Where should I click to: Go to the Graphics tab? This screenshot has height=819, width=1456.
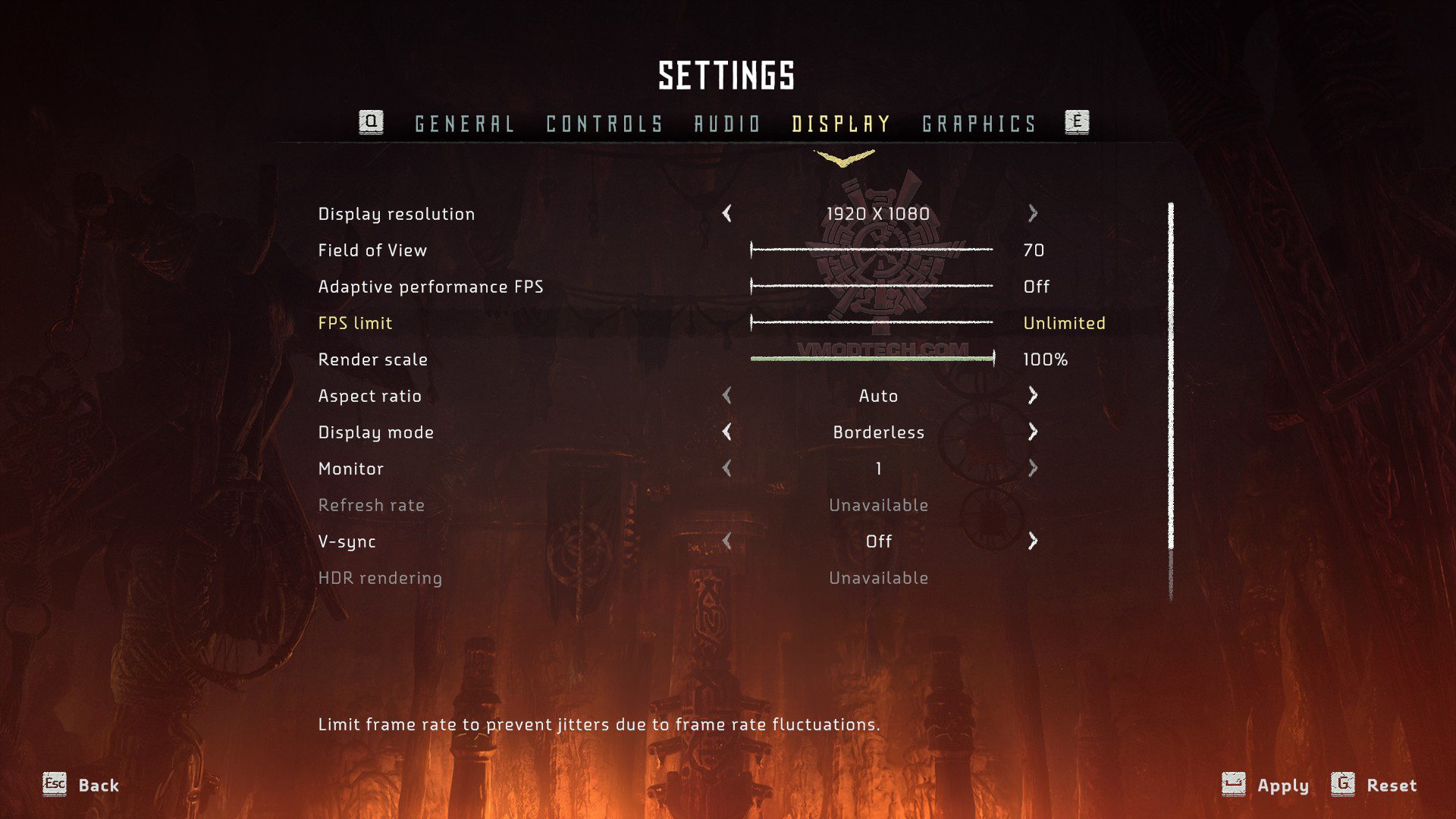tap(979, 124)
